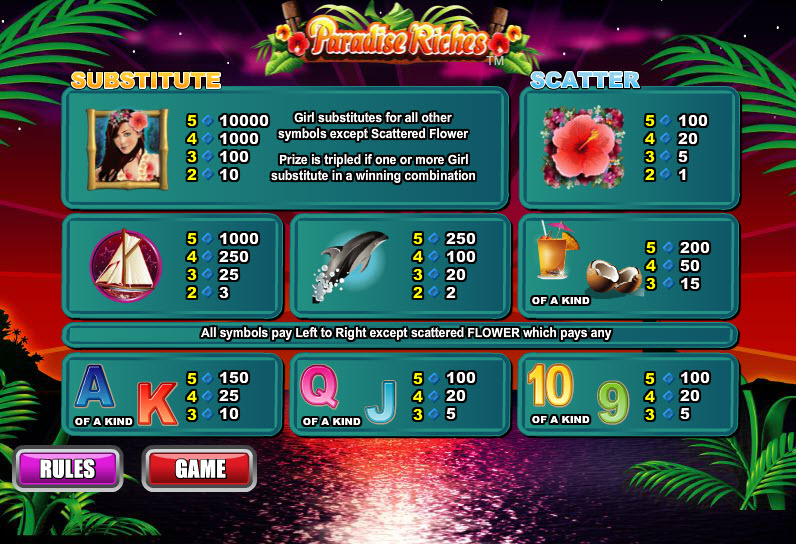Return to the game with GAME button
This screenshot has width=796, height=544.
[x=199, y=468]
